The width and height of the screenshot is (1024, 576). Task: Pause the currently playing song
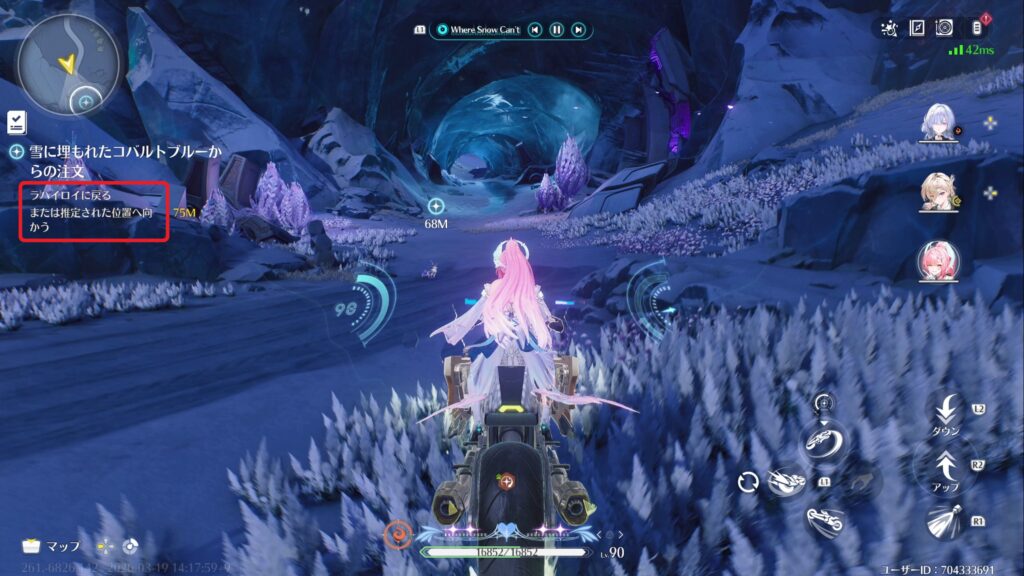coord(557,30)
